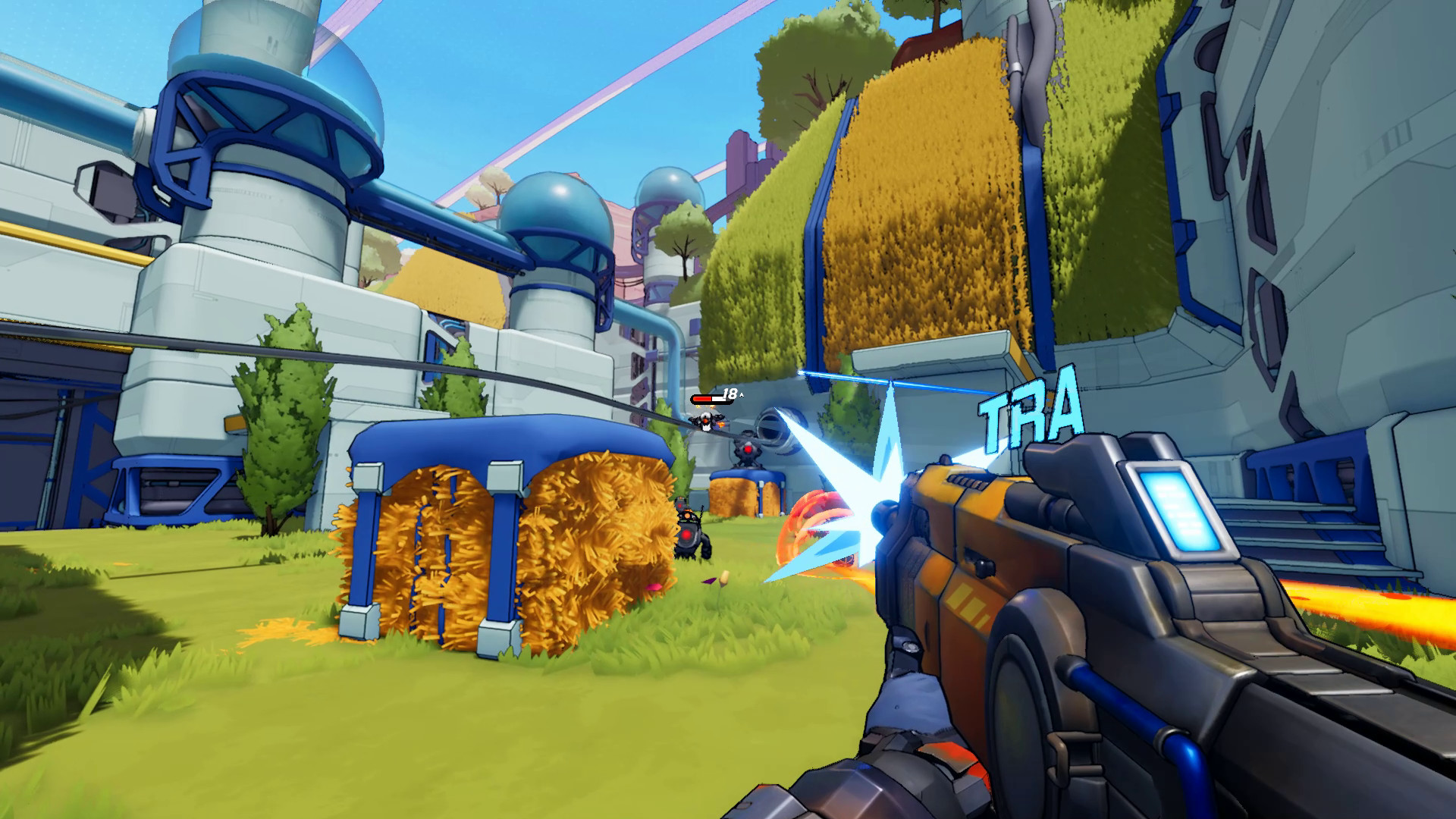Click the flying drone enemy icon
Viewport: 1456px width, 819px height.
[x=705, y=421]
